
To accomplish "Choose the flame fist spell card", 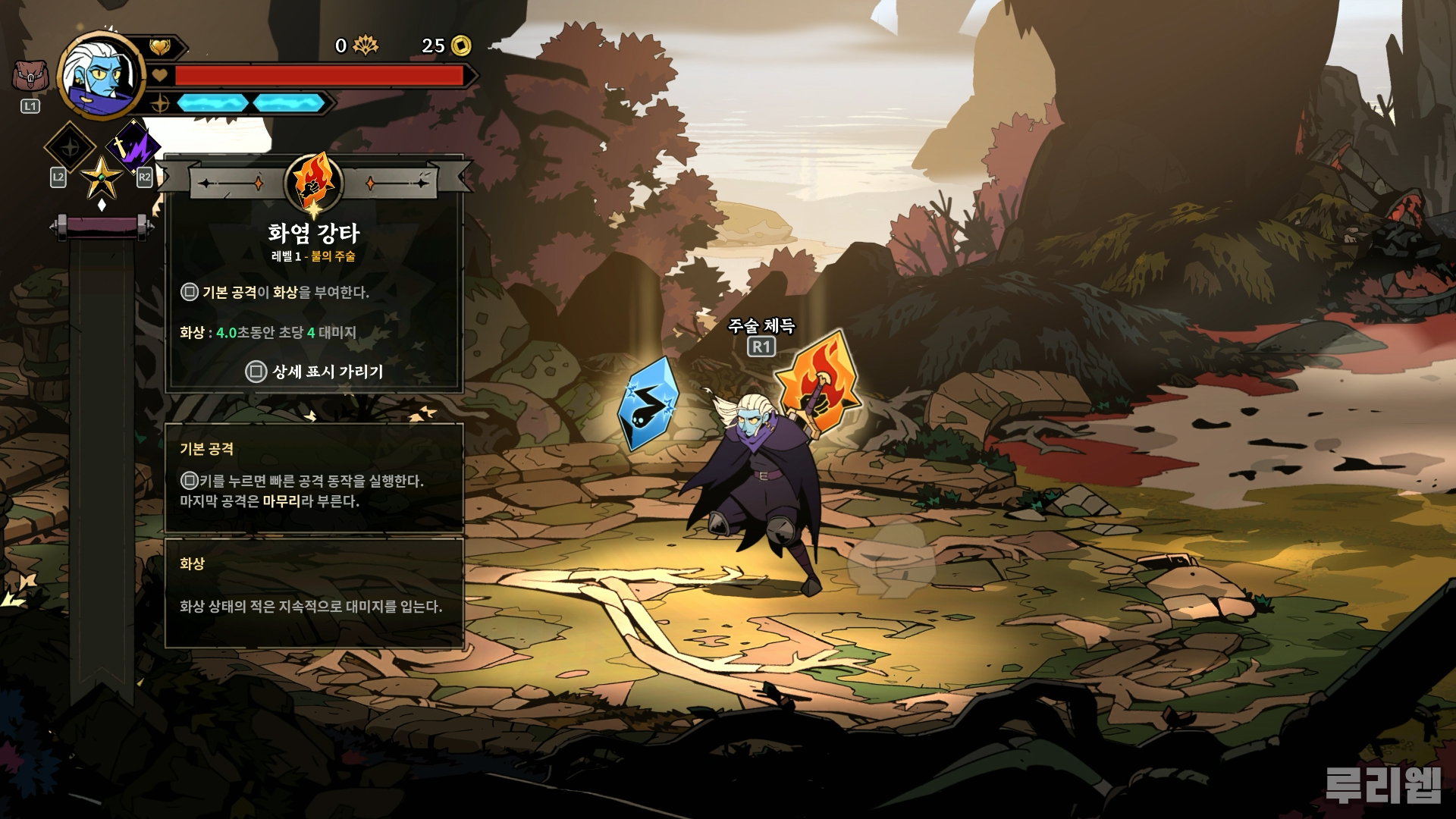I will tap(819, 385).
